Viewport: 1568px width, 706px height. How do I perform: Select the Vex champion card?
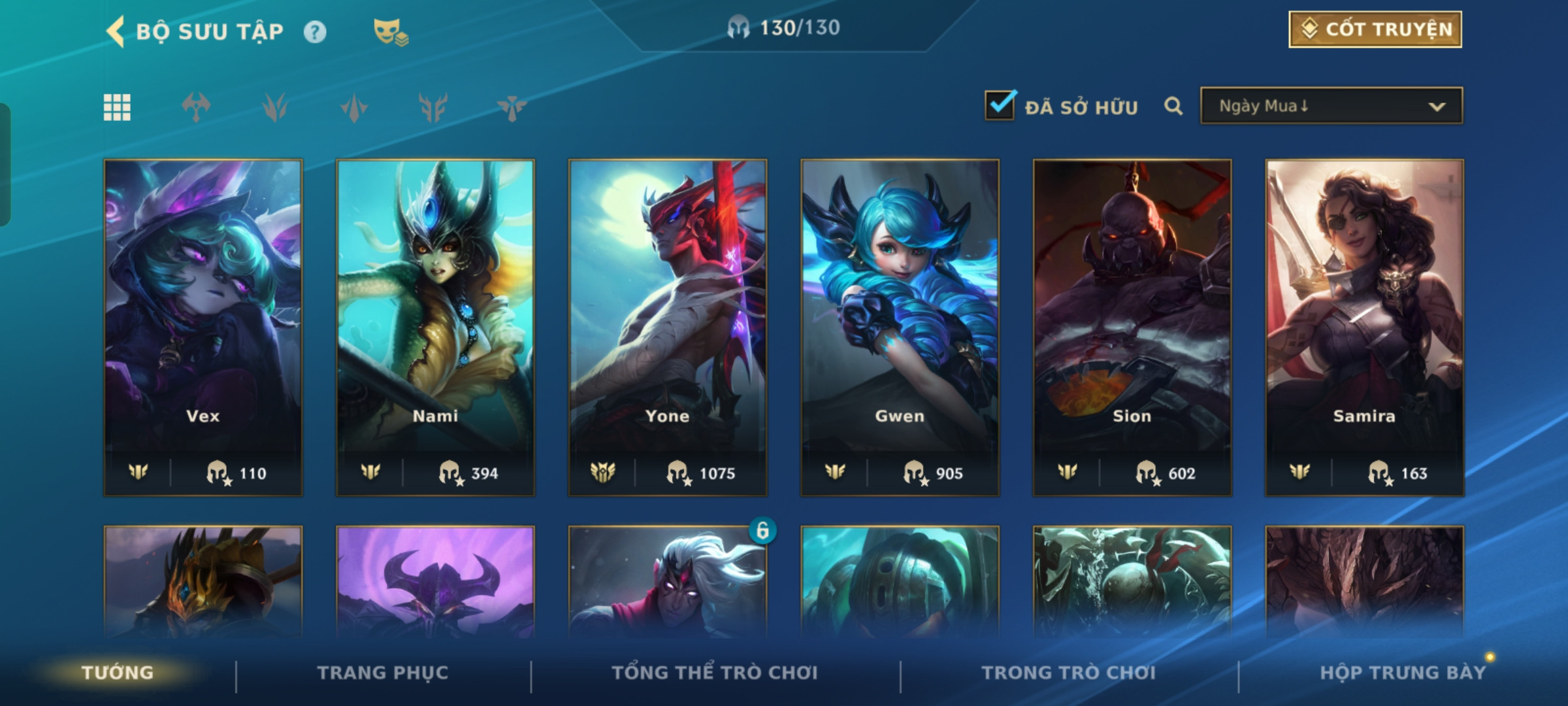point(203,327)
